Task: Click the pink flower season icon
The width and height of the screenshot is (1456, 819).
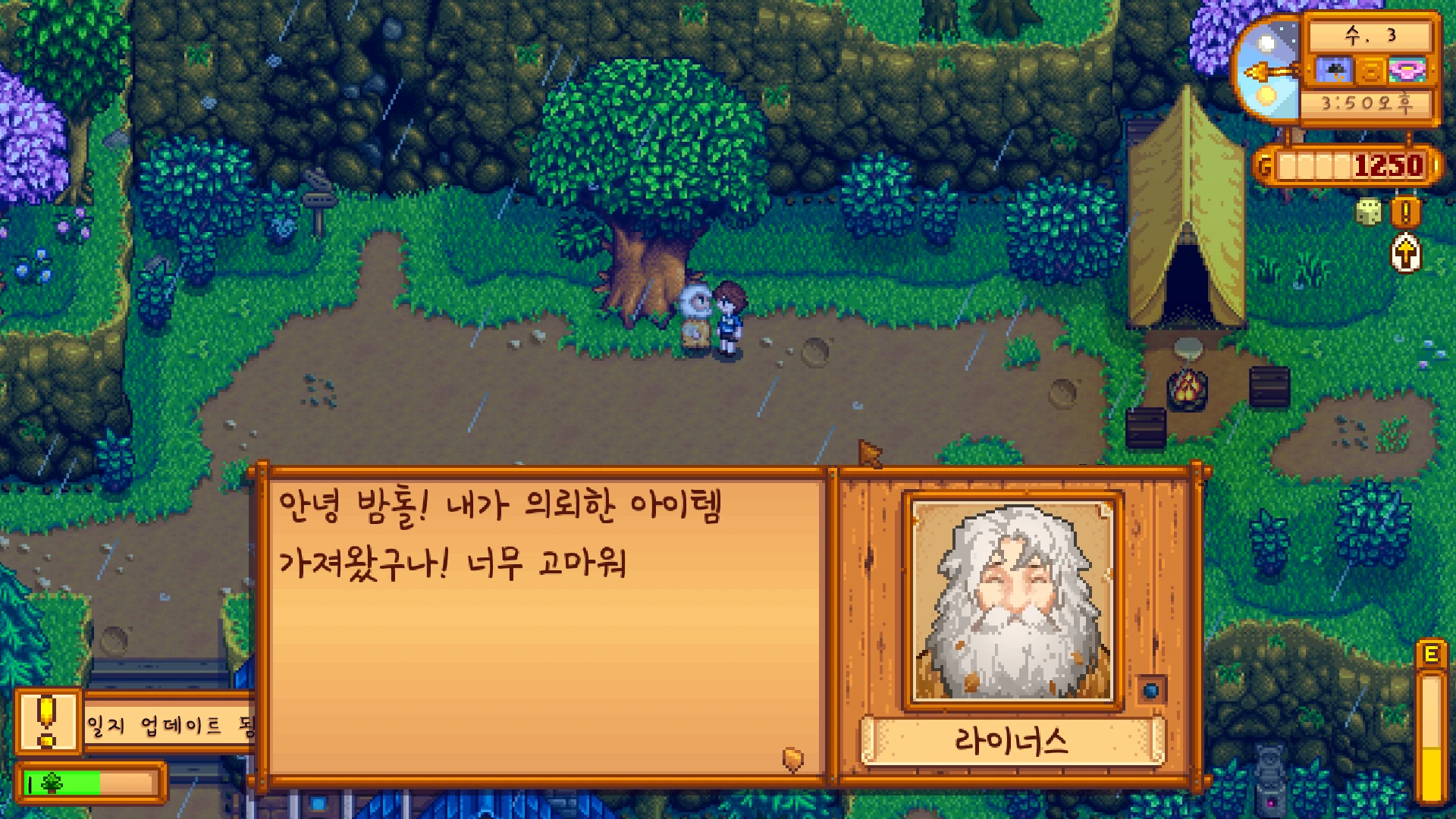Action: [1407, 71]
